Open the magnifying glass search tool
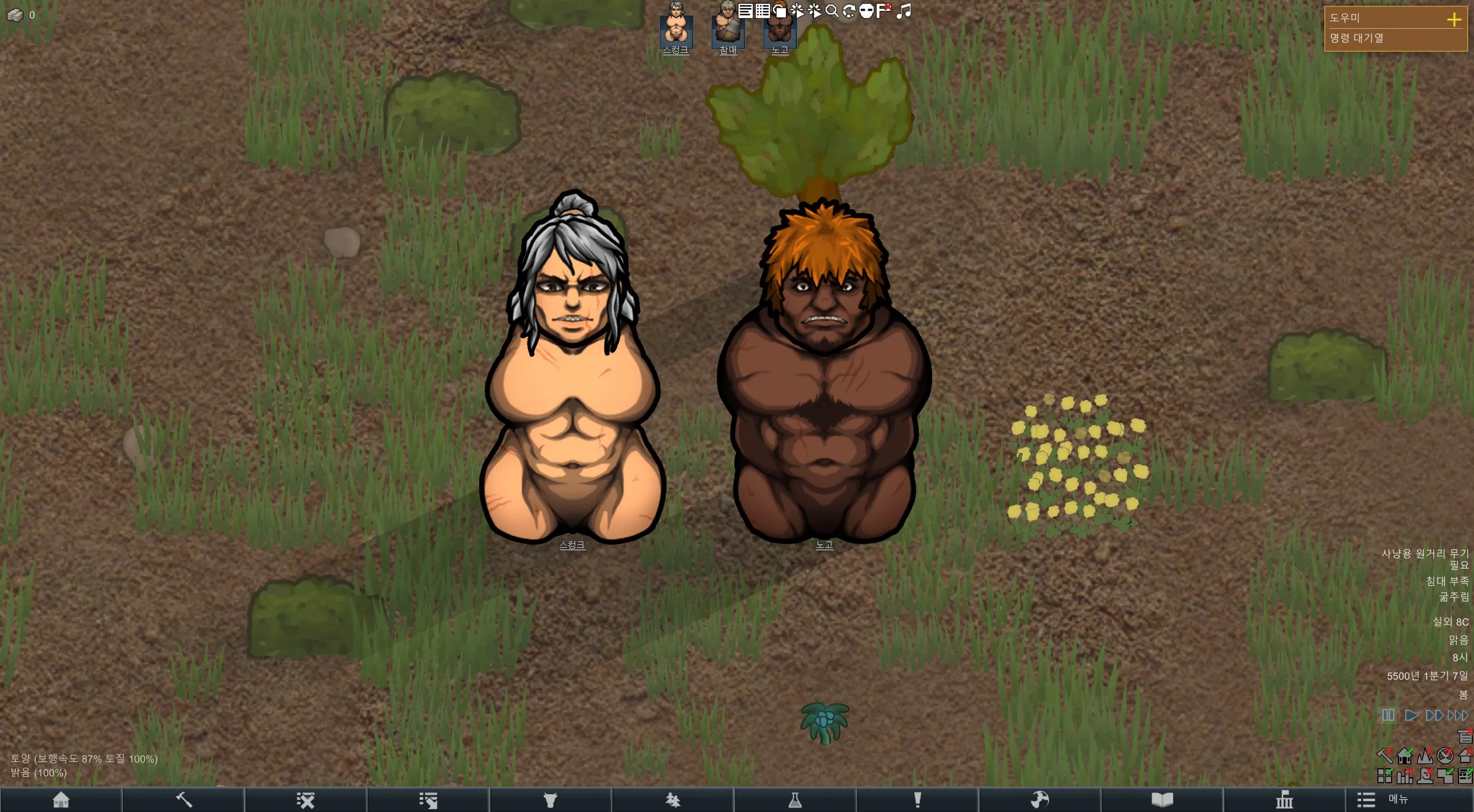The height and width of the screenshot is (812, 1474). coord(831,10)
